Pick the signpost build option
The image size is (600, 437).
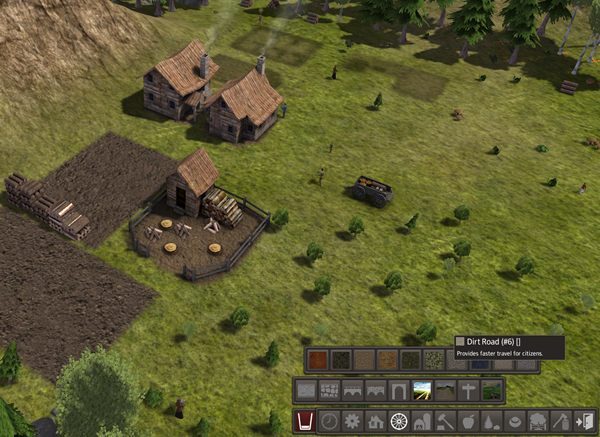click(x=468, y=390)
